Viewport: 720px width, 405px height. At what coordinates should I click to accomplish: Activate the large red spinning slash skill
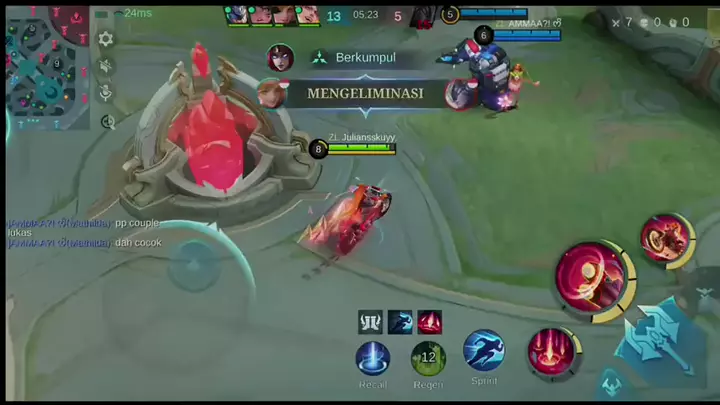(591, 277)
